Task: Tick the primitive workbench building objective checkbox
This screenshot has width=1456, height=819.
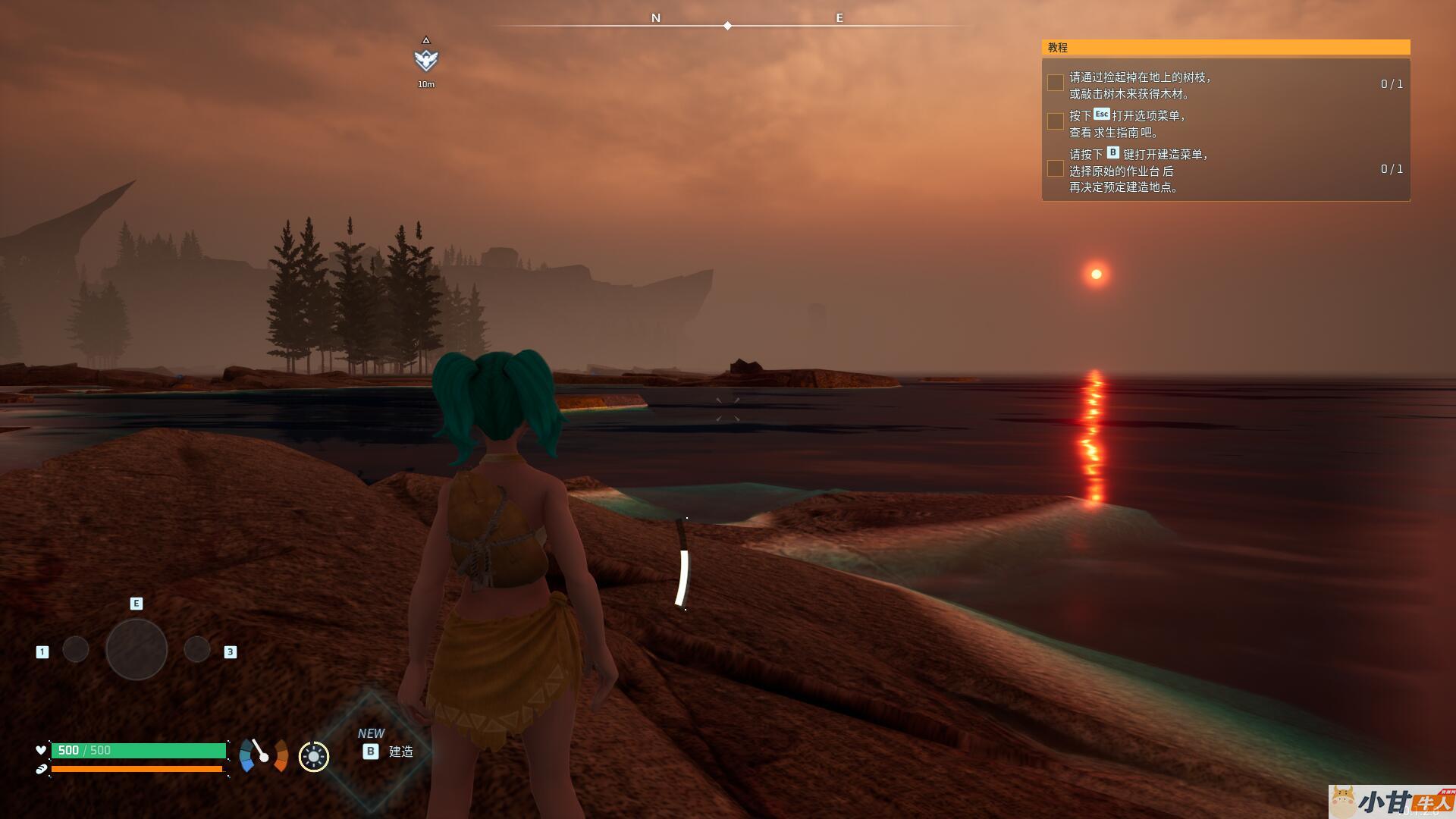Action: (x=1055, y=168)
